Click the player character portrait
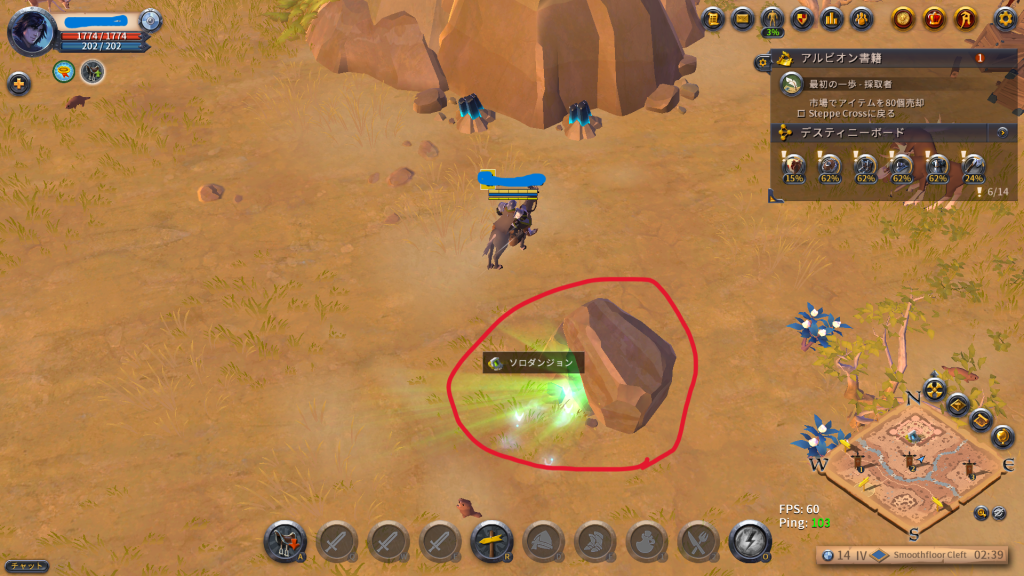Image resolution: width=1024 pixels, height=576 pixels. (30, 30)
